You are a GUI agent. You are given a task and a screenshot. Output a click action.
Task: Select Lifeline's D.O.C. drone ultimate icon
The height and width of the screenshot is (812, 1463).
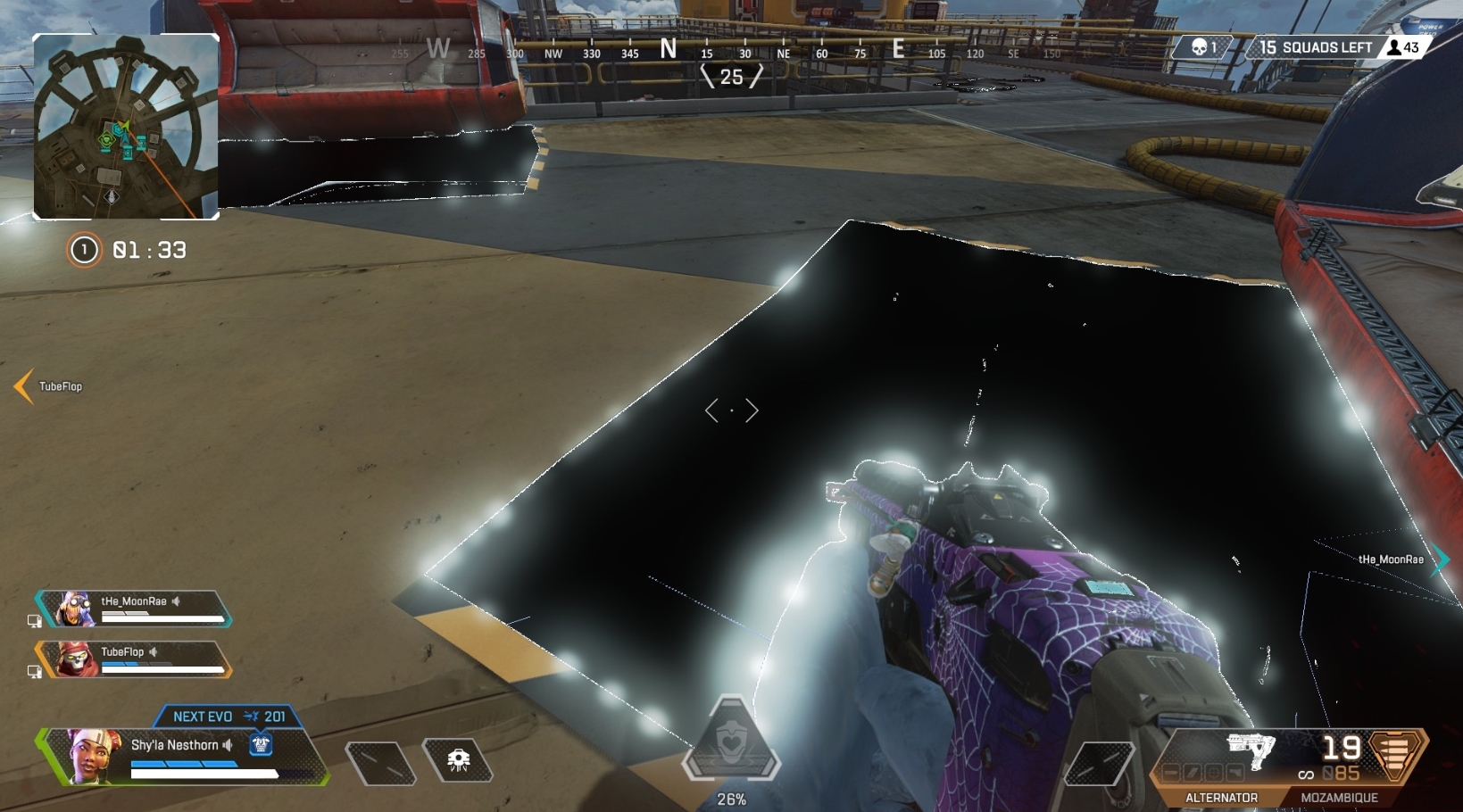pyautogui.click(x=458, y=758)
